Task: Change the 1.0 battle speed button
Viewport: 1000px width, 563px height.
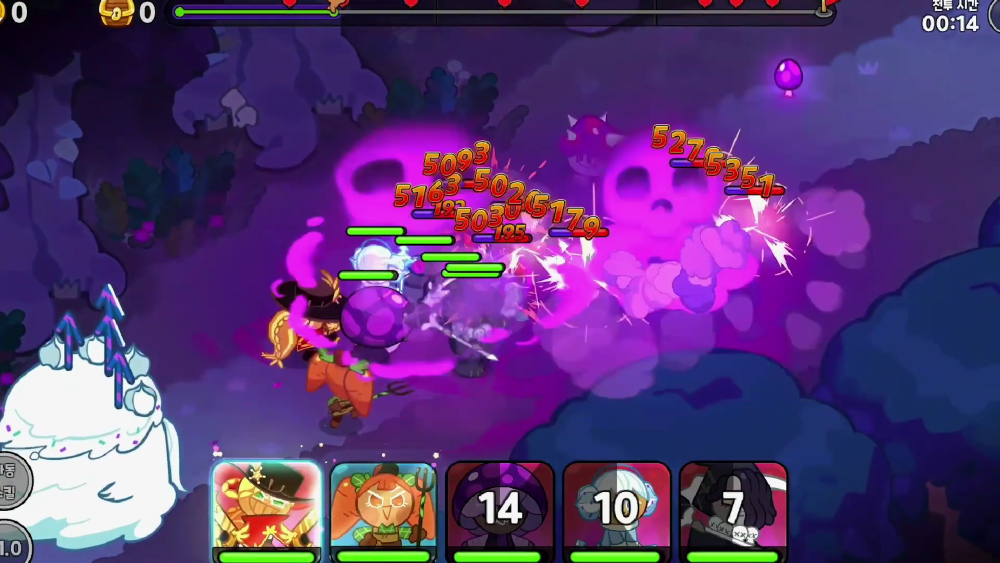Action: [x=10, y=545]
